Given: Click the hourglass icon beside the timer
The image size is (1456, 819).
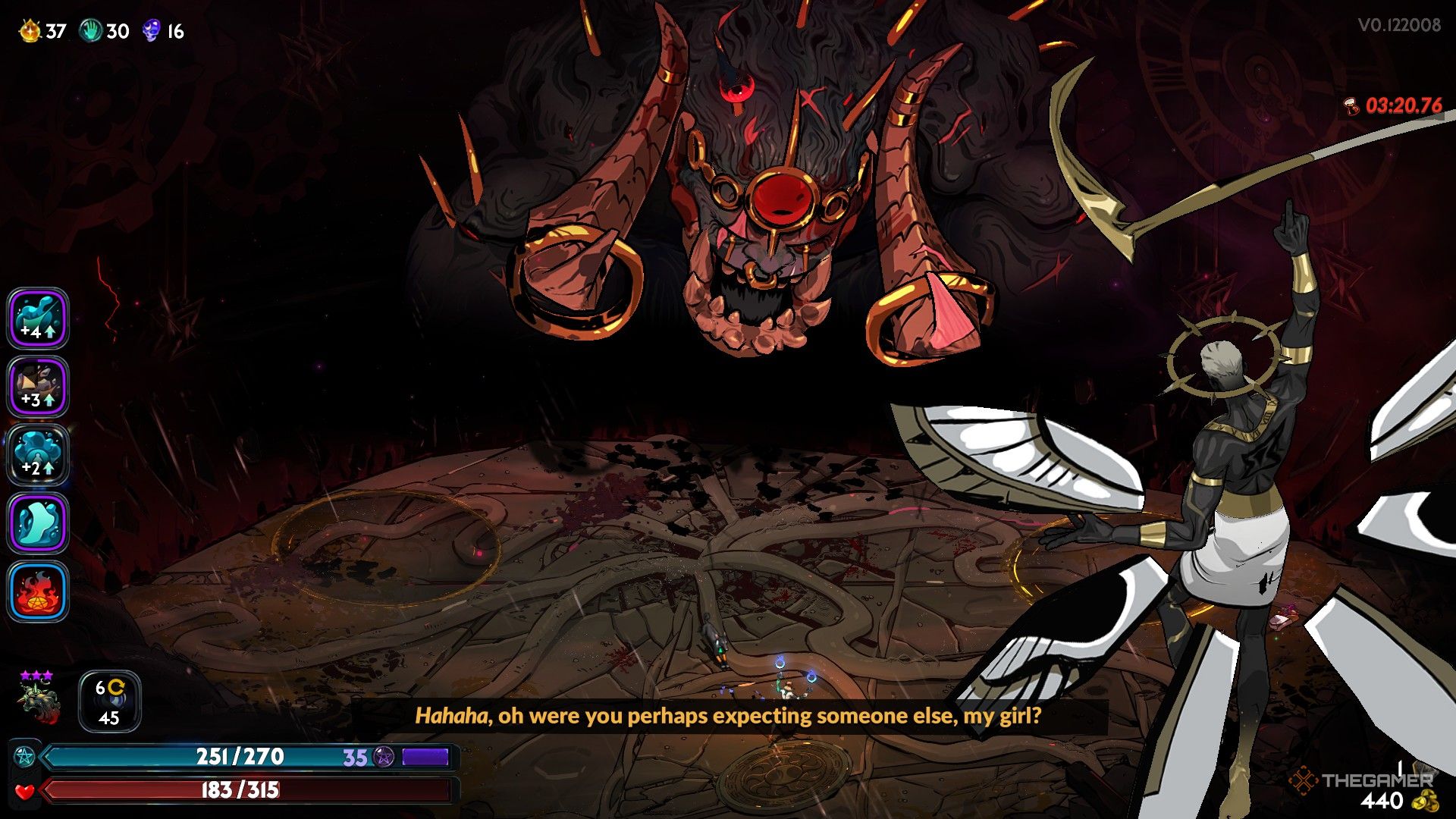Looking at the screenshot, I should [1351, 108].
